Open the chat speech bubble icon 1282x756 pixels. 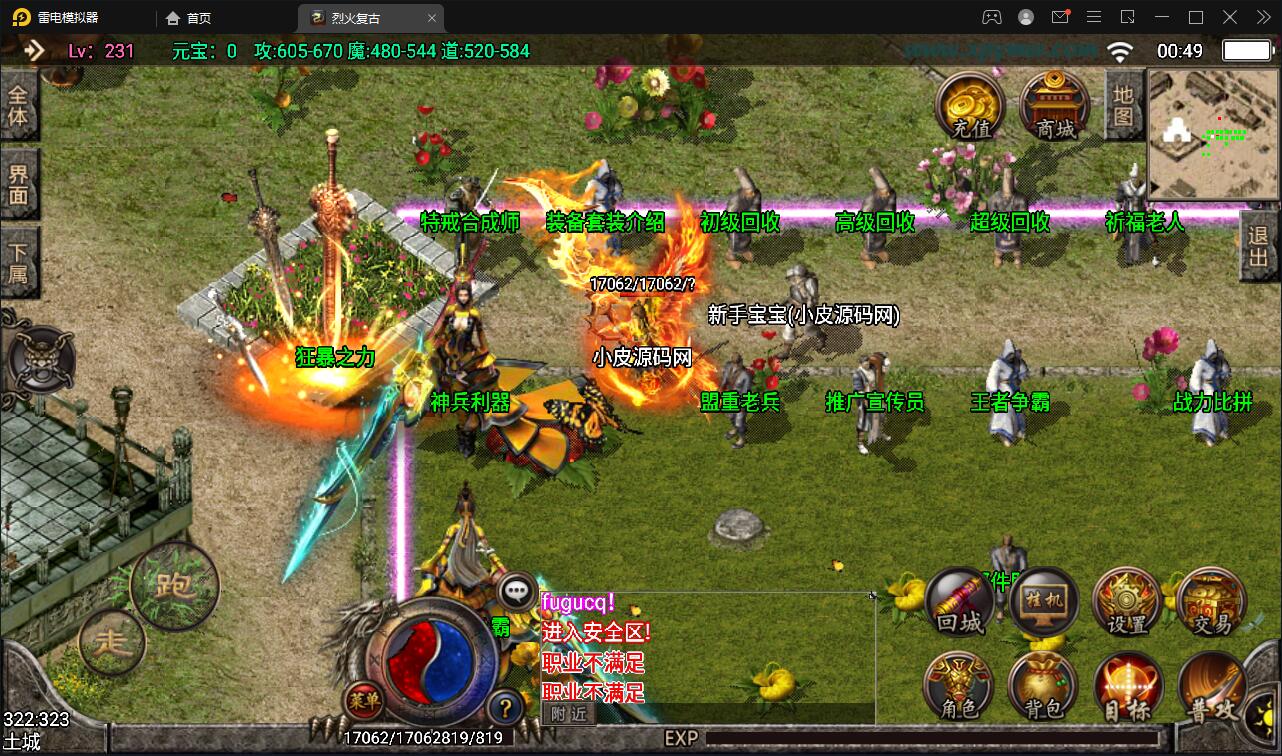tap(517, 592)
